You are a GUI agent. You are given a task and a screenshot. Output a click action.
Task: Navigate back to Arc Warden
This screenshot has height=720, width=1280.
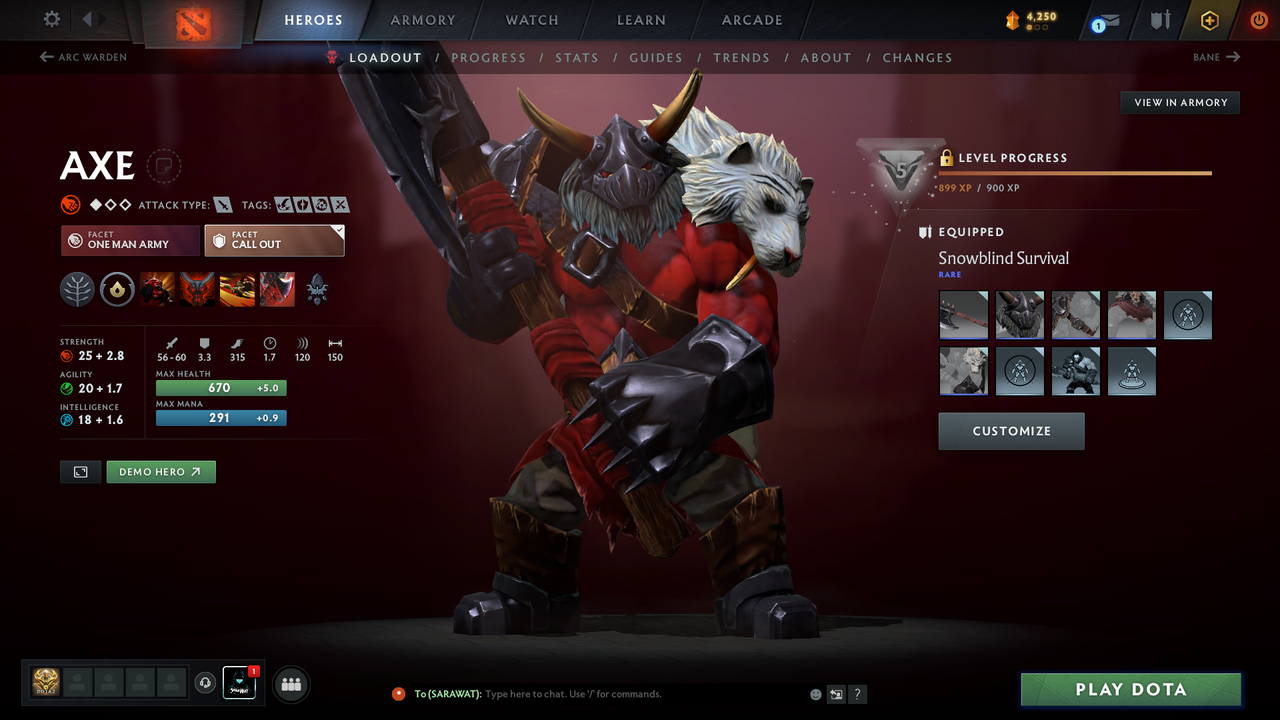(83, 57)
